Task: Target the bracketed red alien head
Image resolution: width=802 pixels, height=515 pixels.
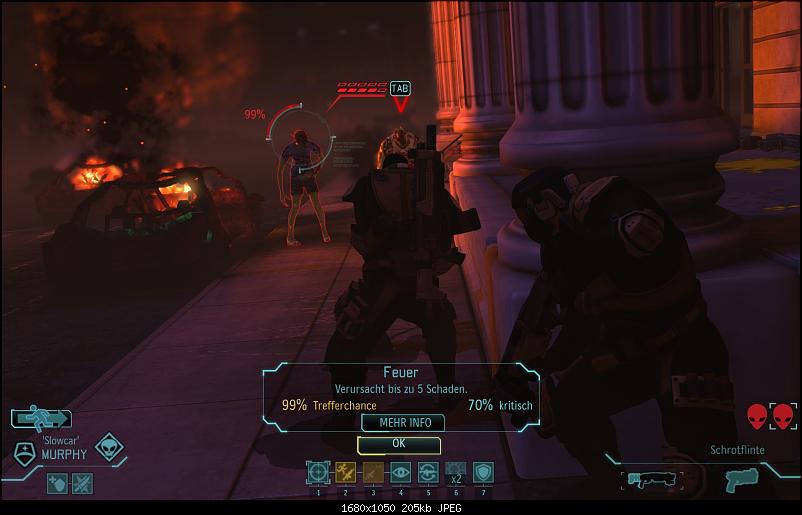Action: point(781,416)
